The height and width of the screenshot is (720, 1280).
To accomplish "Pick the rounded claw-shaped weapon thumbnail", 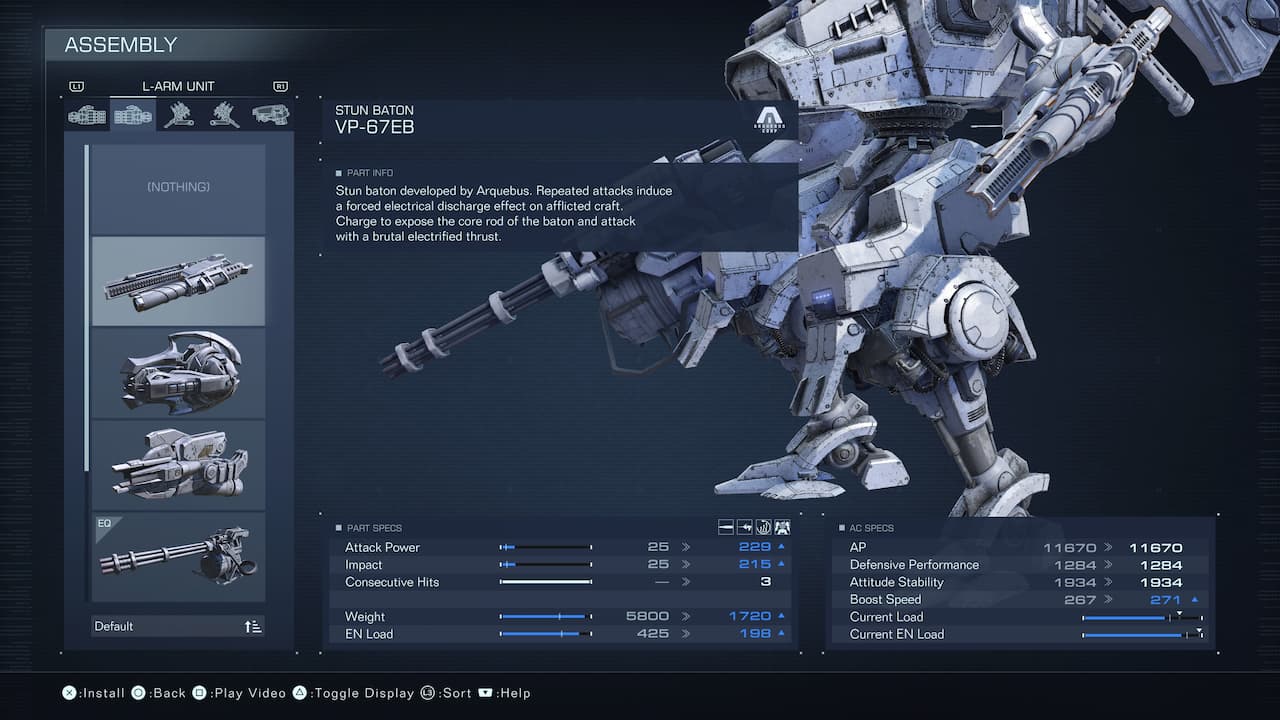I will pos(178,373).
